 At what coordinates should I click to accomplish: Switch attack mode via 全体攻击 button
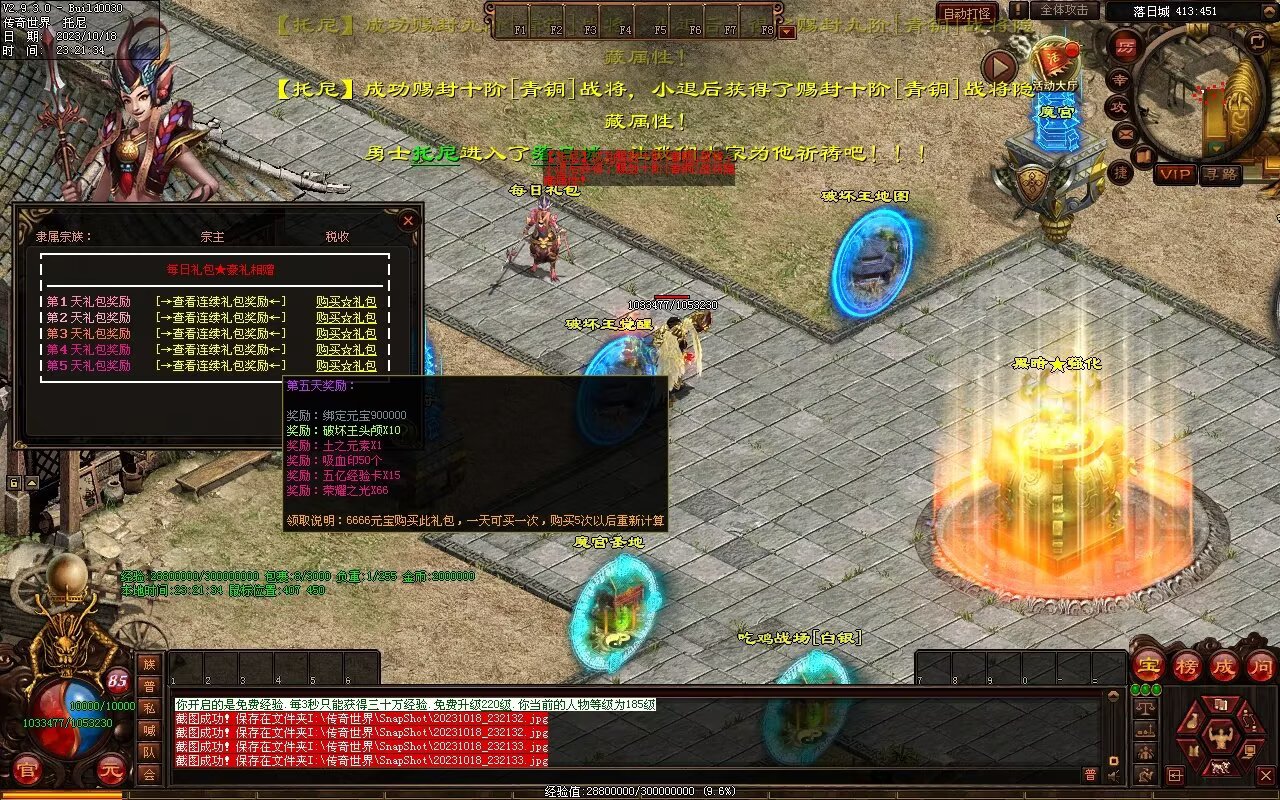pos(1064,10)
